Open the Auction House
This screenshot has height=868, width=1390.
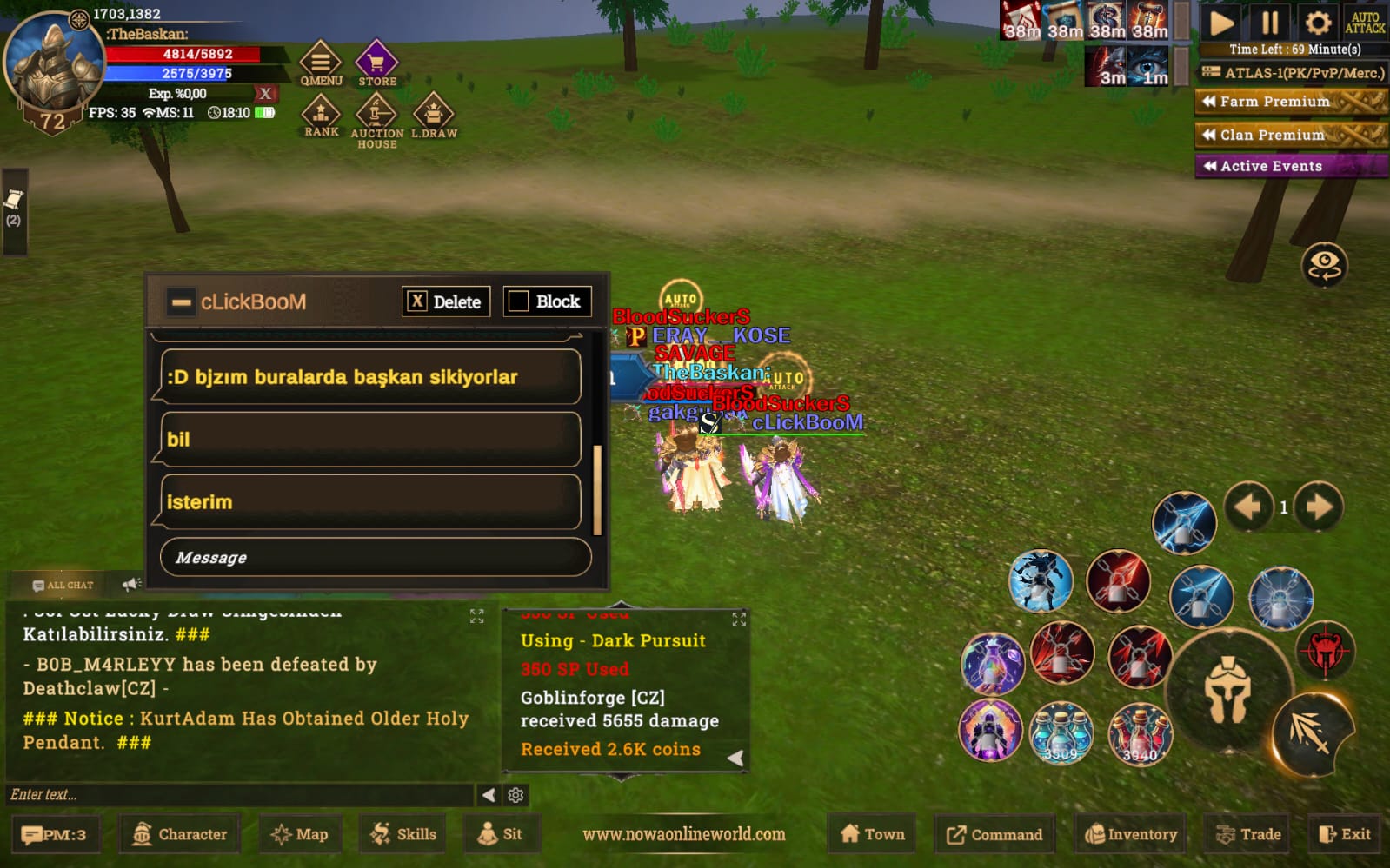[x=376, y=118]
